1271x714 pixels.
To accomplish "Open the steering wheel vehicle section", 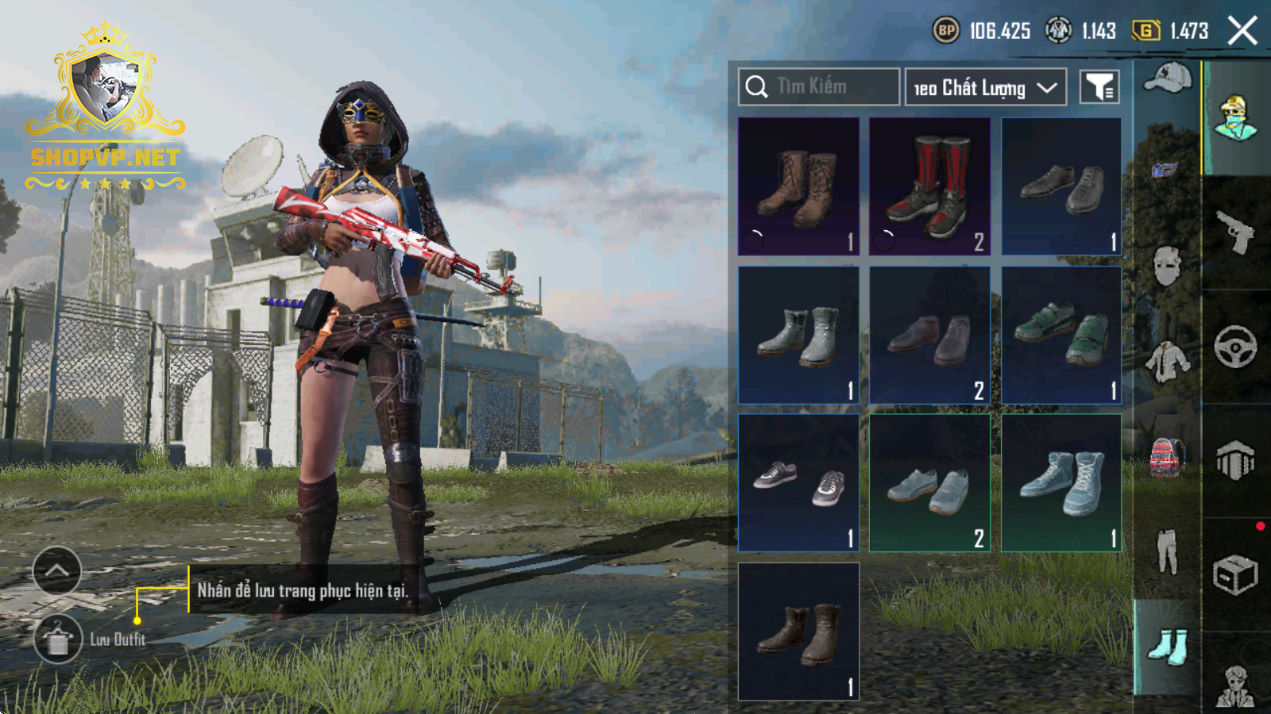I will coord(1235,346).
